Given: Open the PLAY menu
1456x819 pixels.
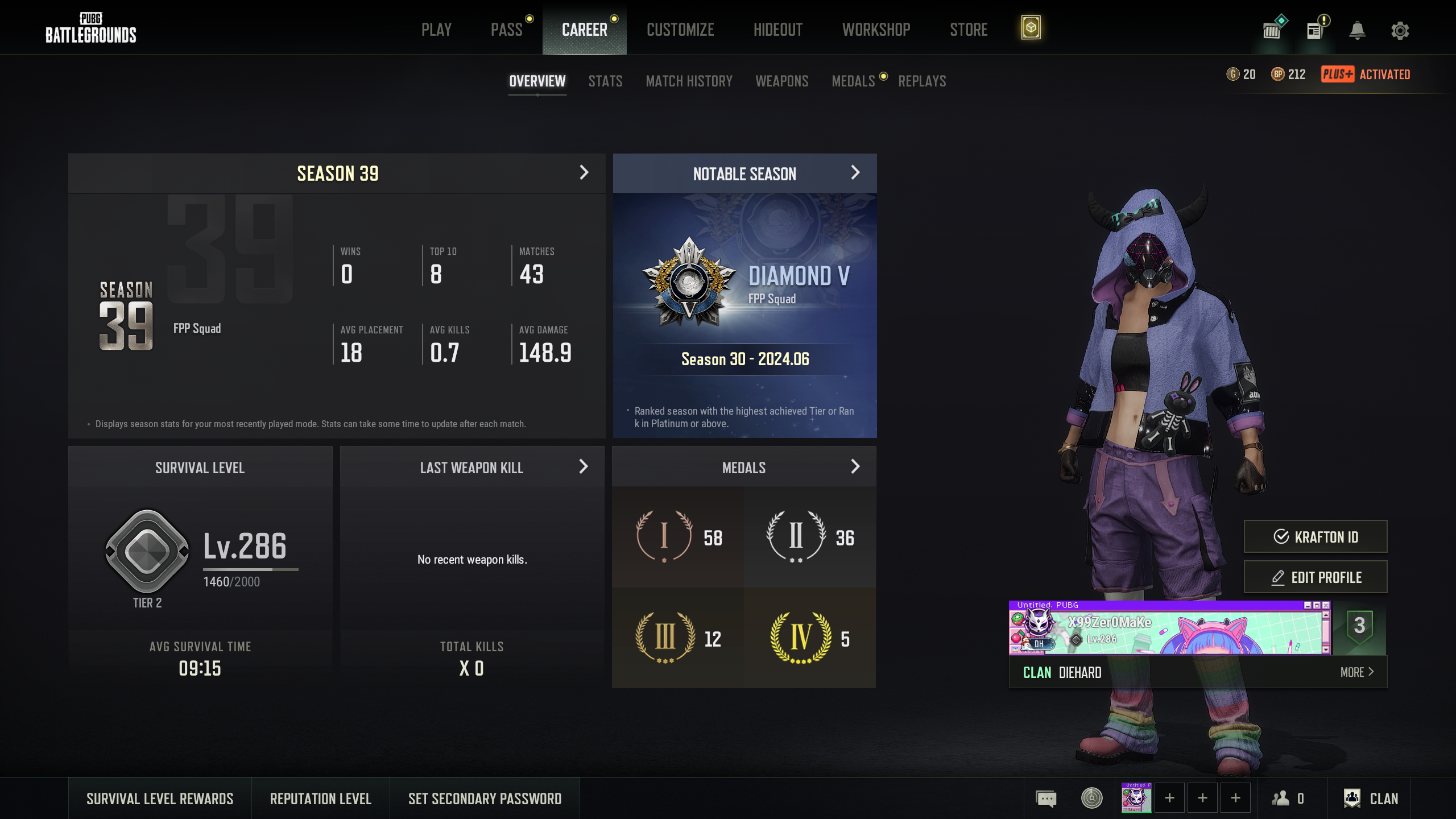Looking at the screenshot, I should pyautogui.click(x=436, y=30).
